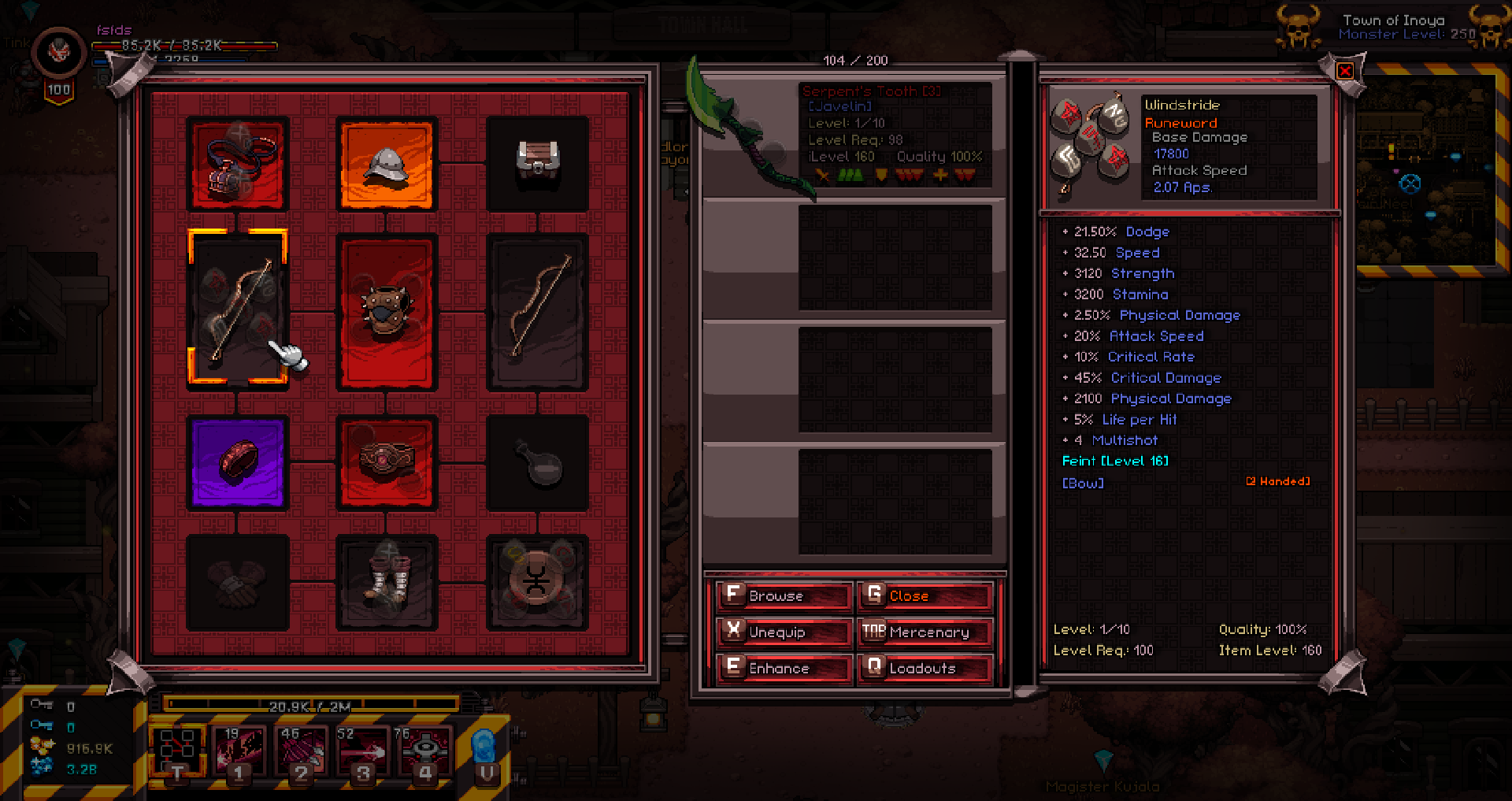The image size is (1512, 801).
Task: Select Serpent's Tooth javelin in the list
Action: coord(854,135)
